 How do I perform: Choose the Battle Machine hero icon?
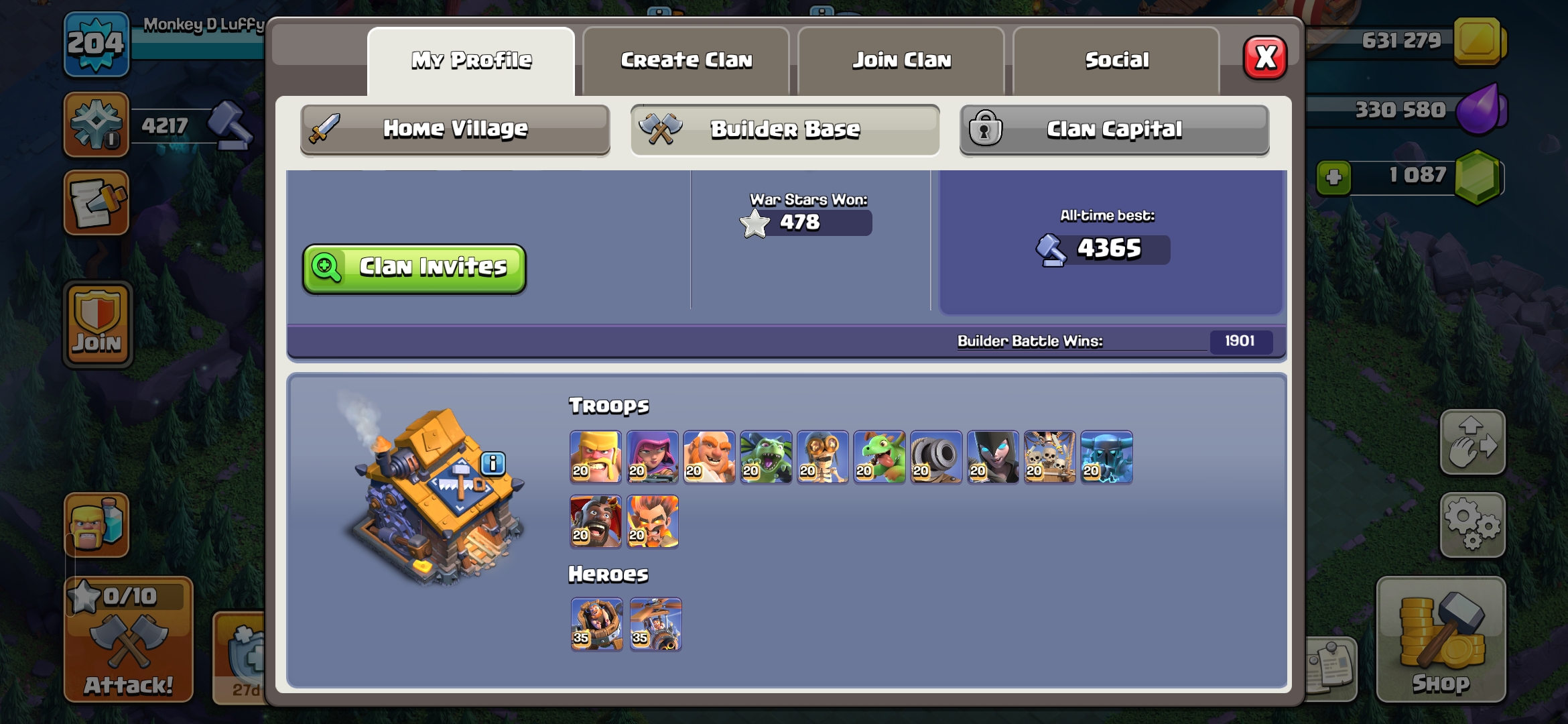click(596, 624)
